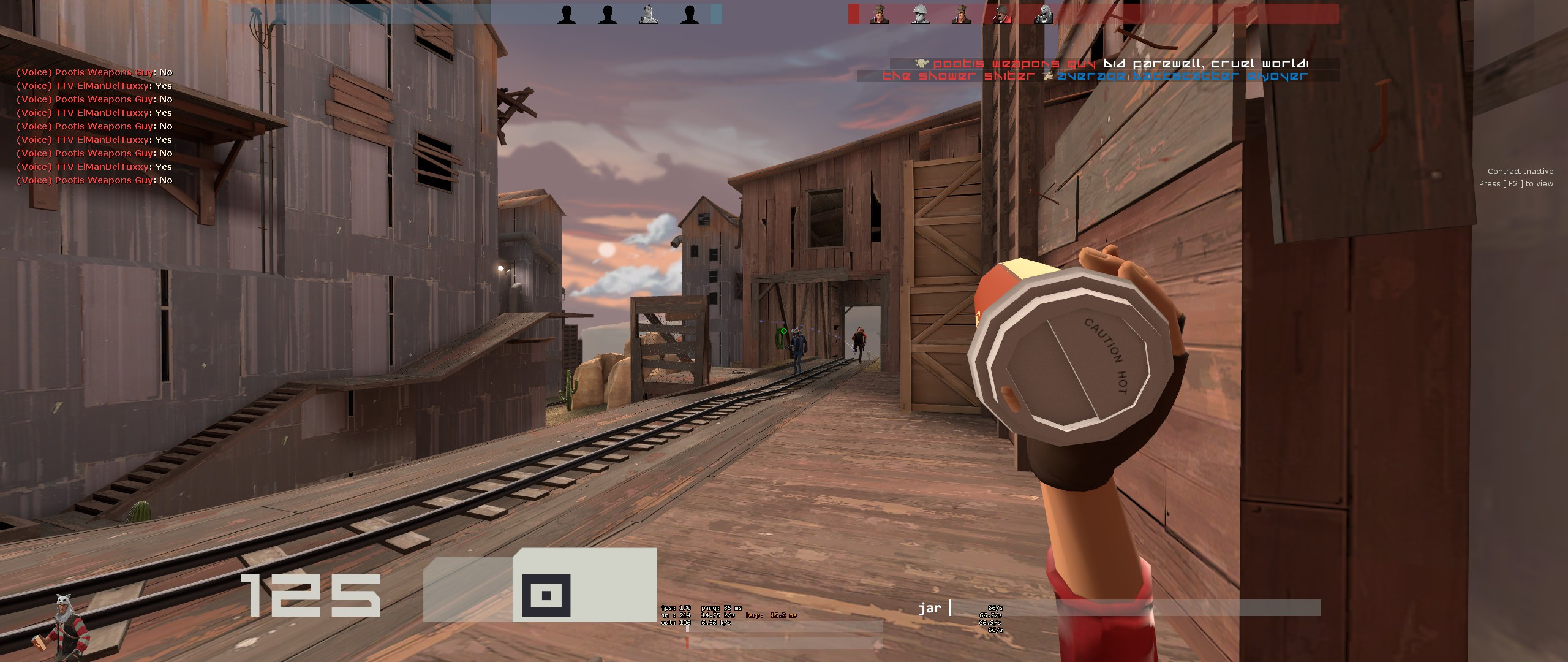Click the backstab knife icon in the killfeed
The width and height of the screenshot is (1568, 662).
(1049, 76)
